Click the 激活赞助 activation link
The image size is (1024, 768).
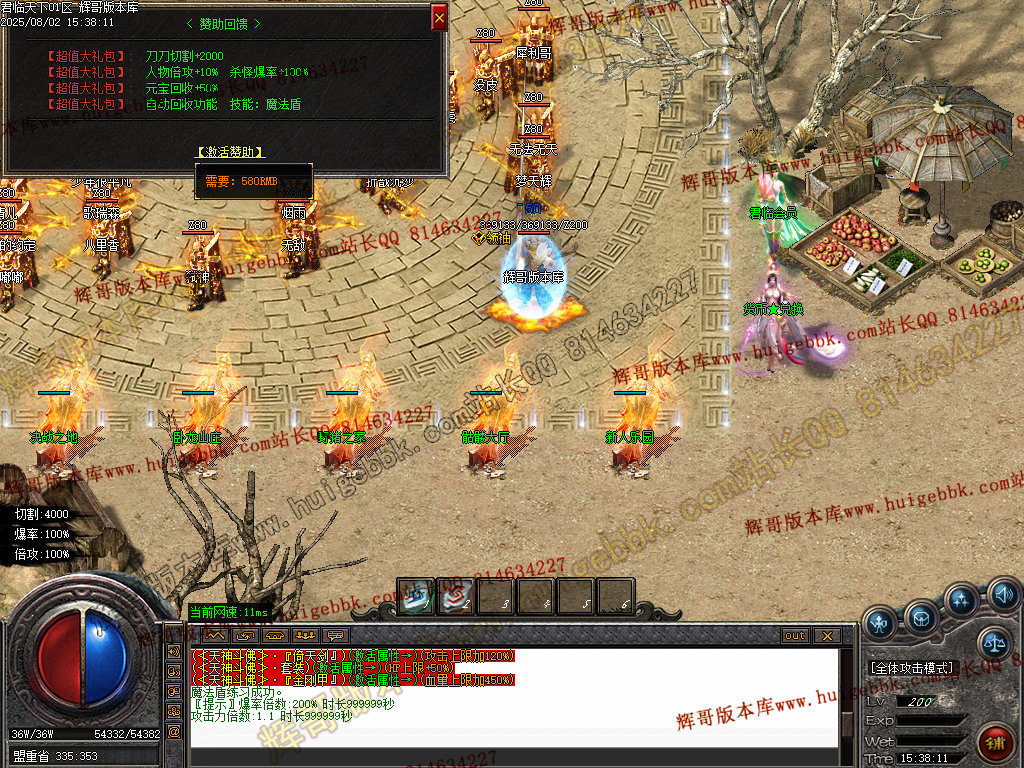pyautogui.click(x=231, y=152)
